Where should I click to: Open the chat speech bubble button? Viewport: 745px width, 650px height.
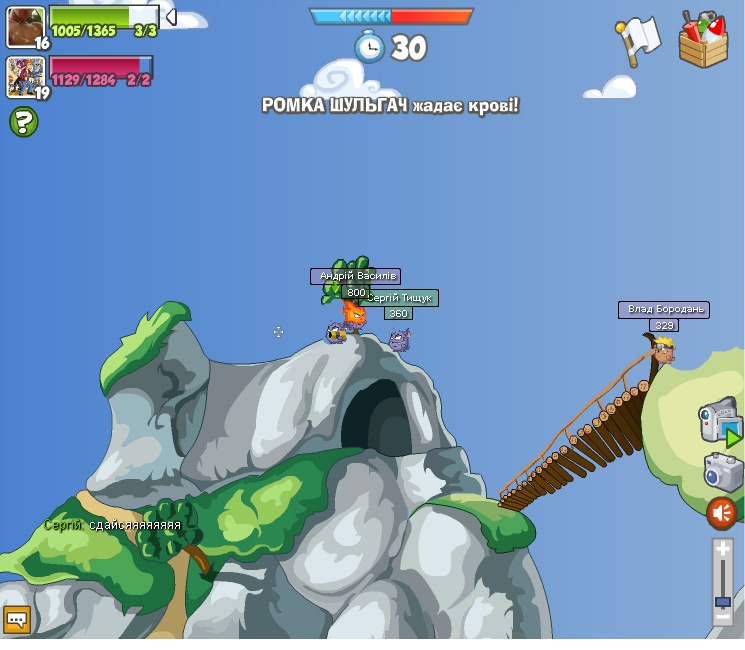click(17, 620)
